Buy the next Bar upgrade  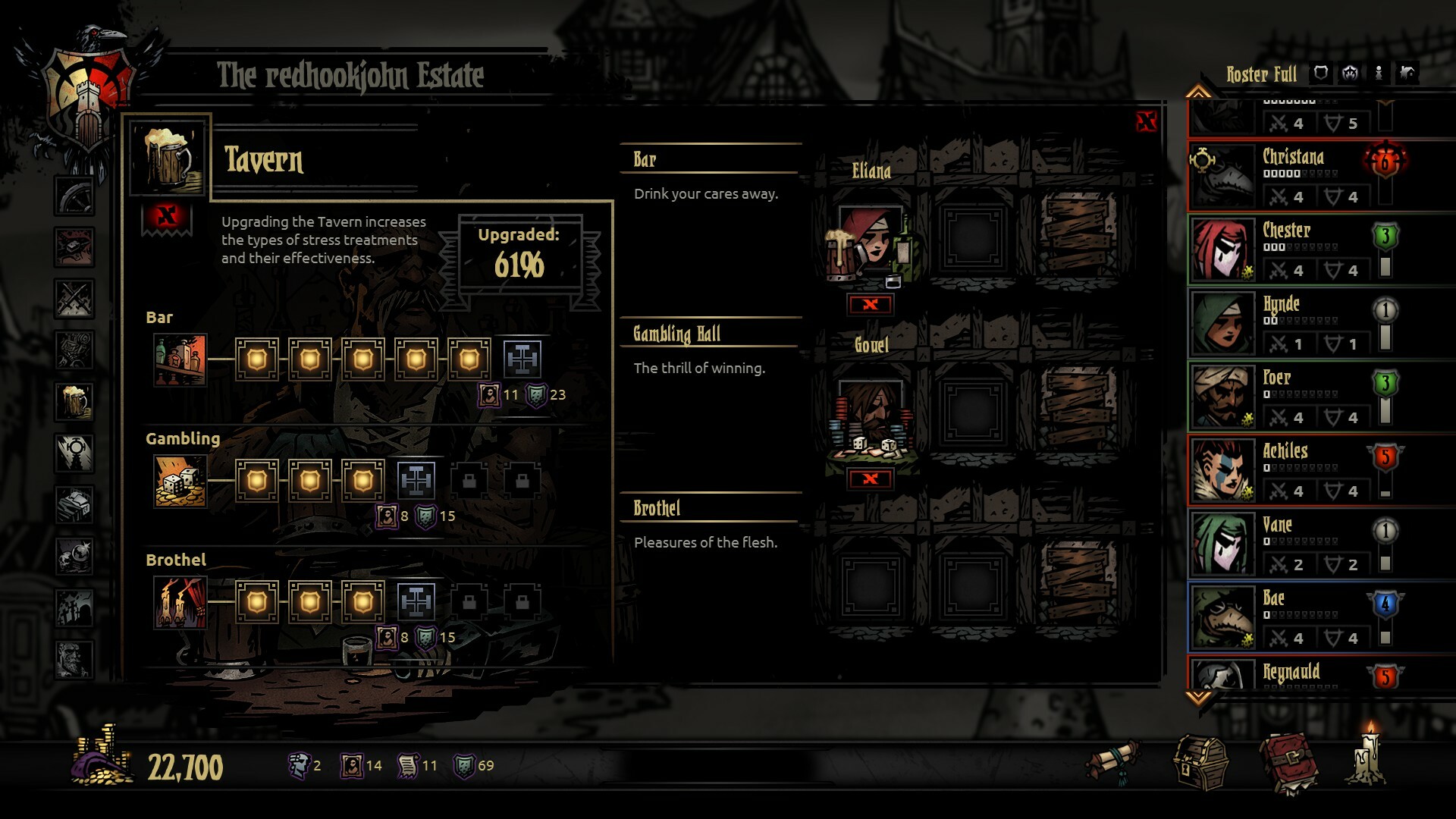[x=522, y=359]
